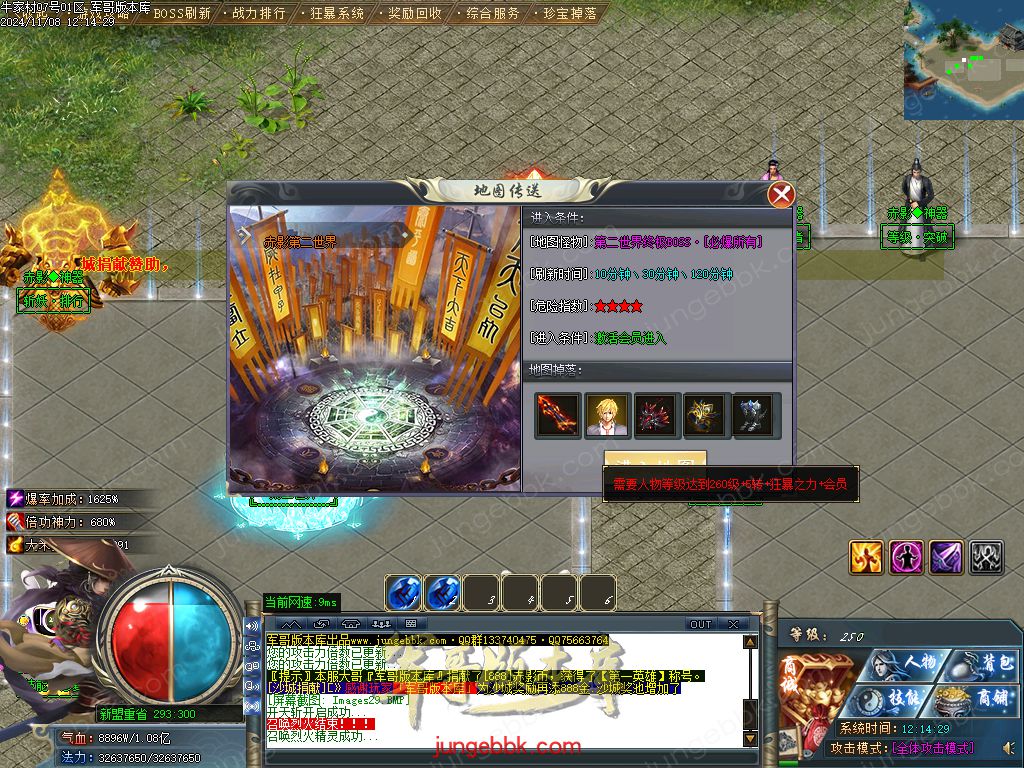Image resolution: width=1024 pixels, height=768 pixels.
Task: Select the silver boots drop icon
Action: [x=755, y=415]
